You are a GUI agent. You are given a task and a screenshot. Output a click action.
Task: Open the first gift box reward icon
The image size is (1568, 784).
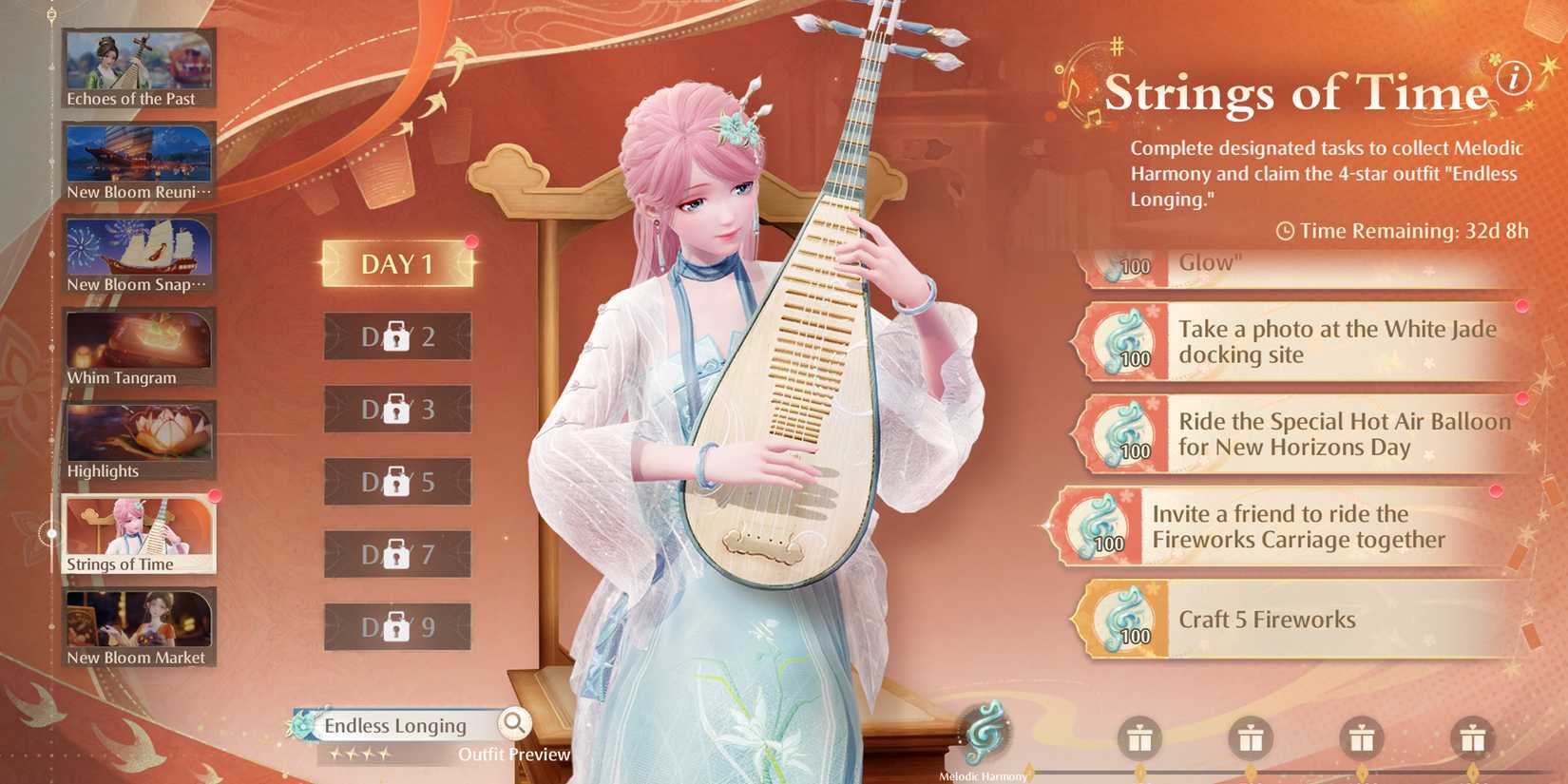(1140, 738)
